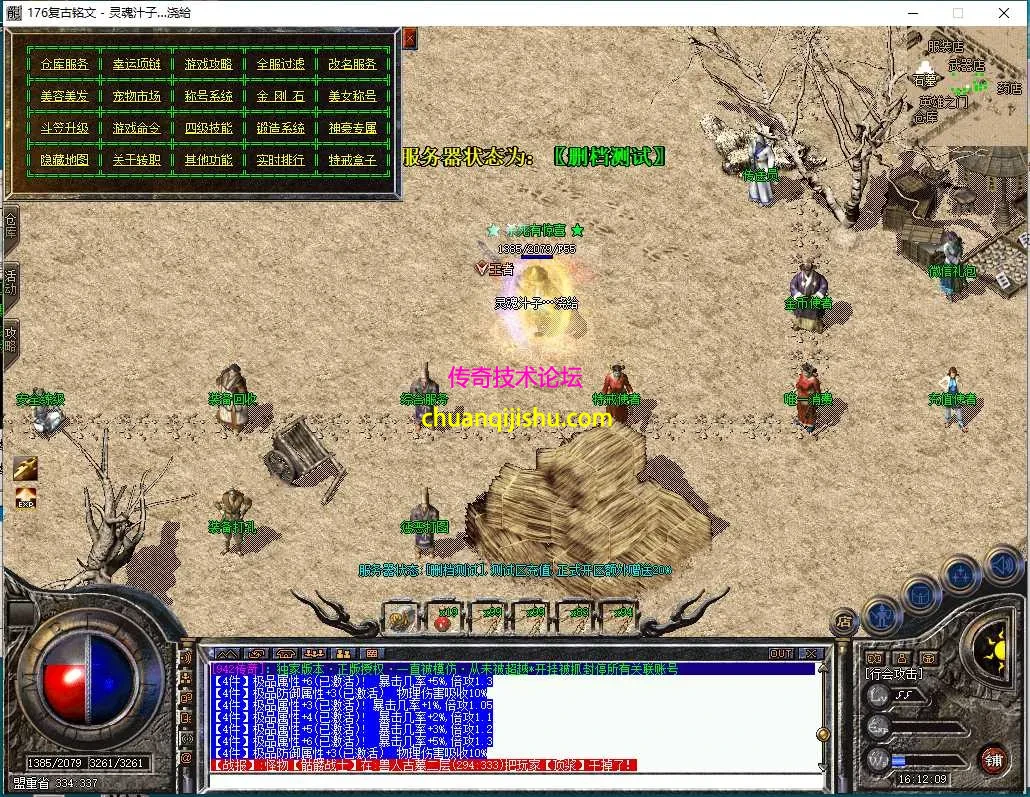
Task: Choose 四级技能 in the function panel
Action: [208, 128]
